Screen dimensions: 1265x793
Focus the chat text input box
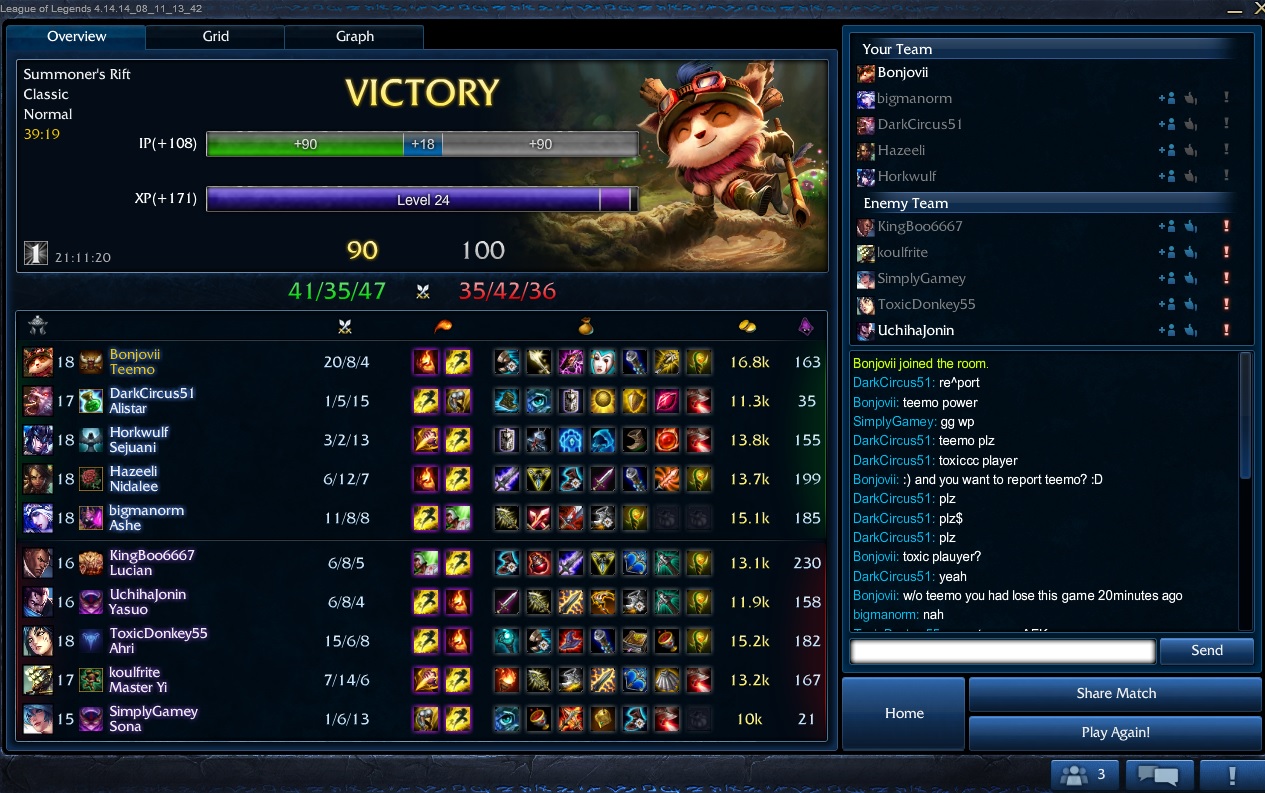pyautogui.click(x=1002, y=651)
